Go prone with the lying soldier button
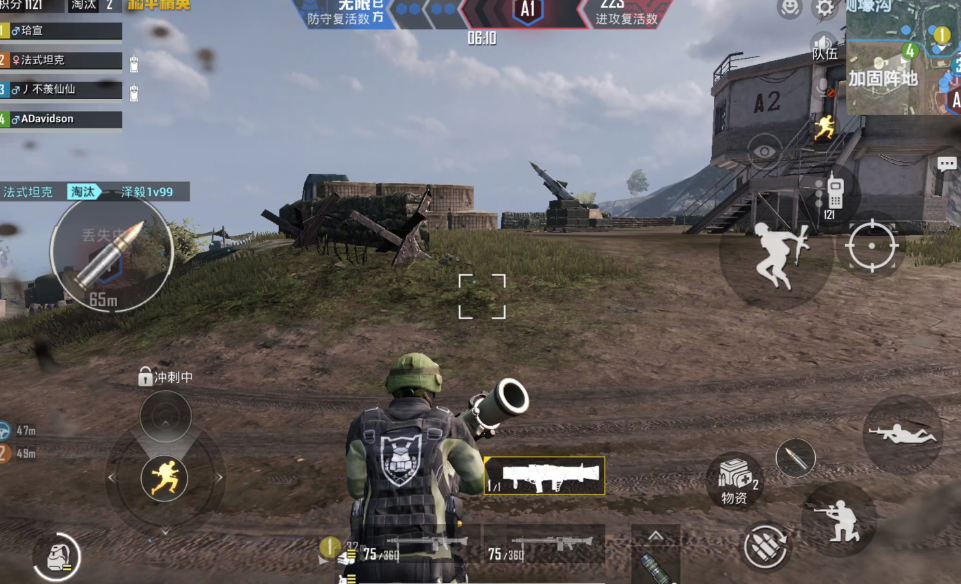This screenshot has width=961, height=584. 902,434
